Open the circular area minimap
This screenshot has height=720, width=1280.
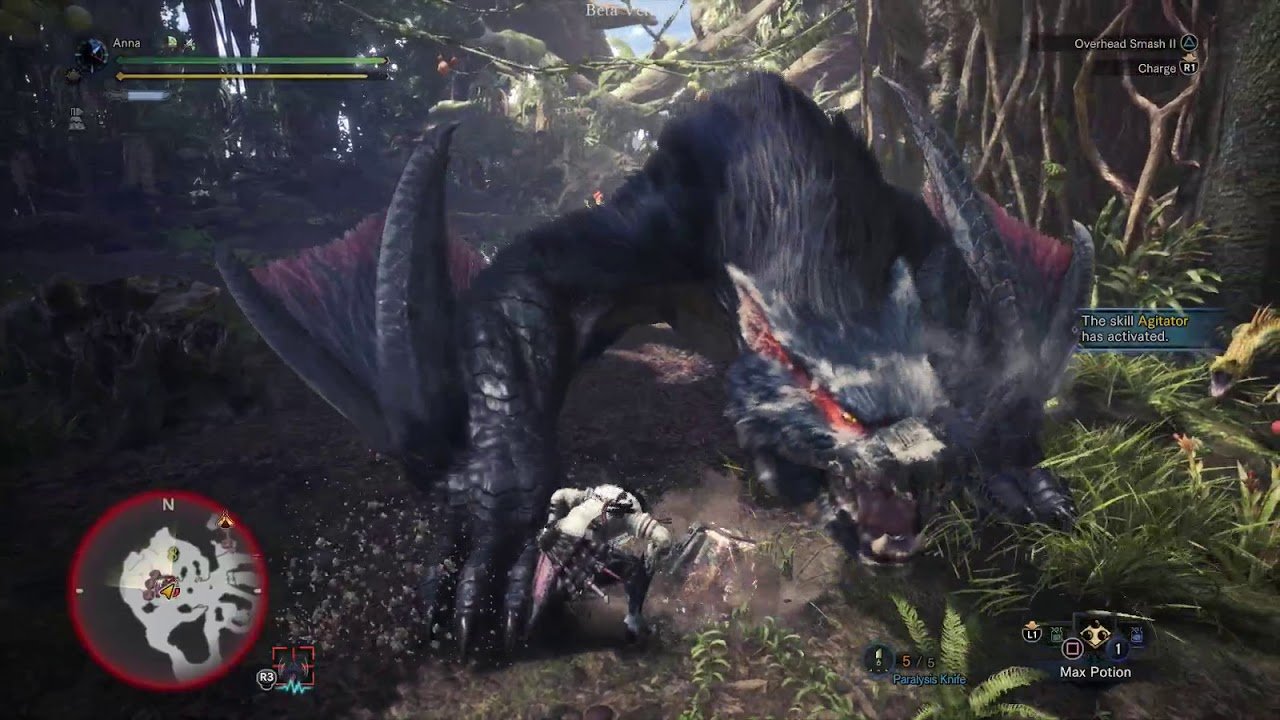[x=168, y=590]
